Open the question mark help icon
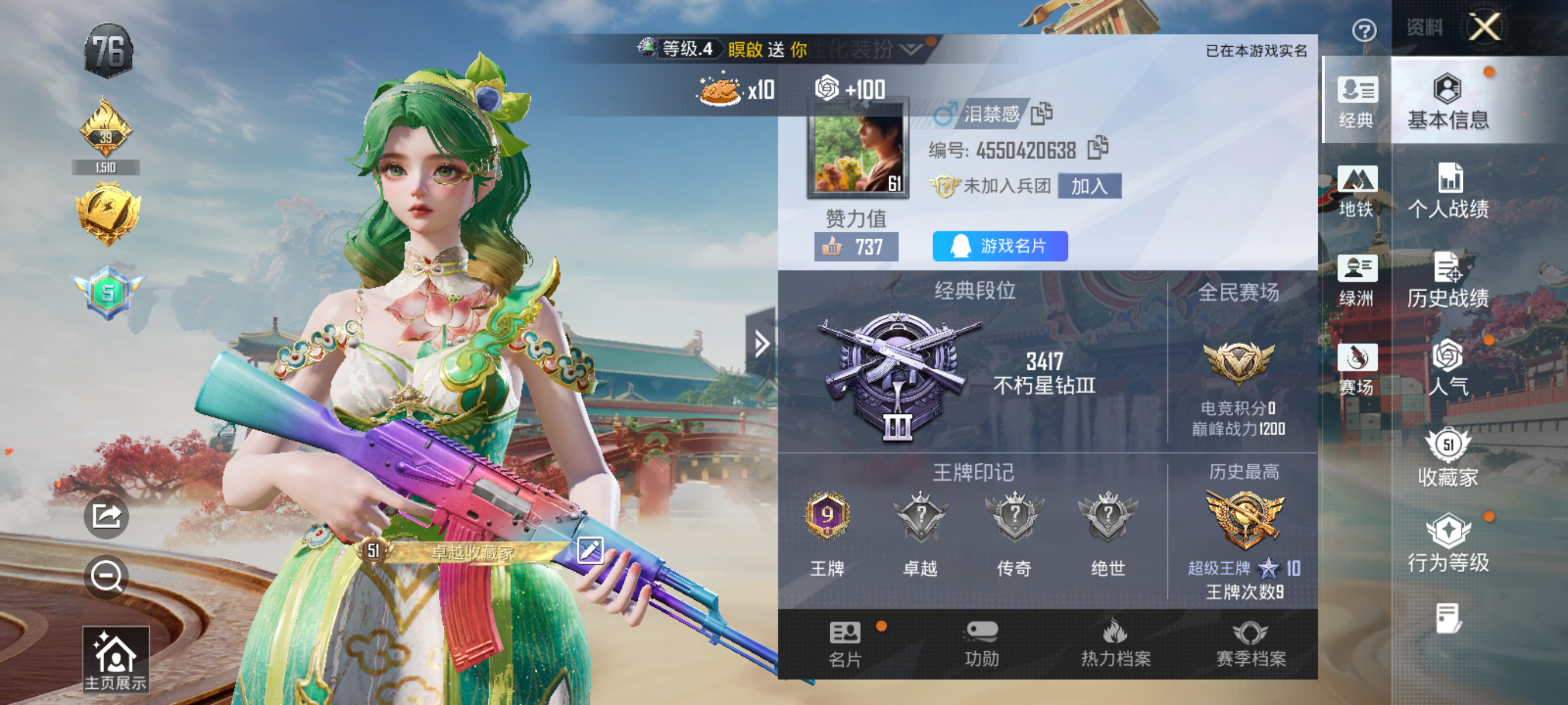Screen dimensions: 1568x705 pyautogui.click(x=1364, y=30)
